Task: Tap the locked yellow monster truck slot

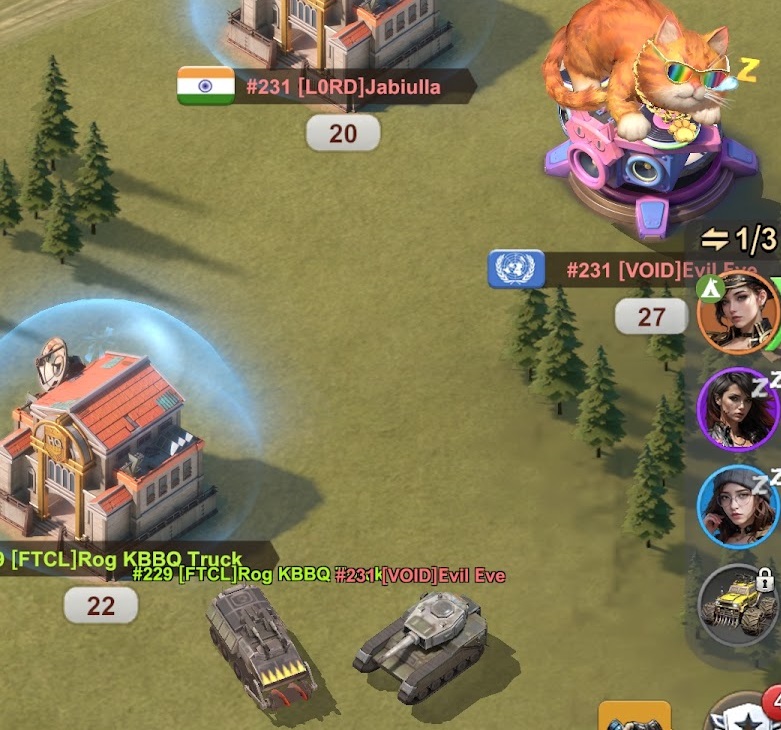Action: coord(738,605)
